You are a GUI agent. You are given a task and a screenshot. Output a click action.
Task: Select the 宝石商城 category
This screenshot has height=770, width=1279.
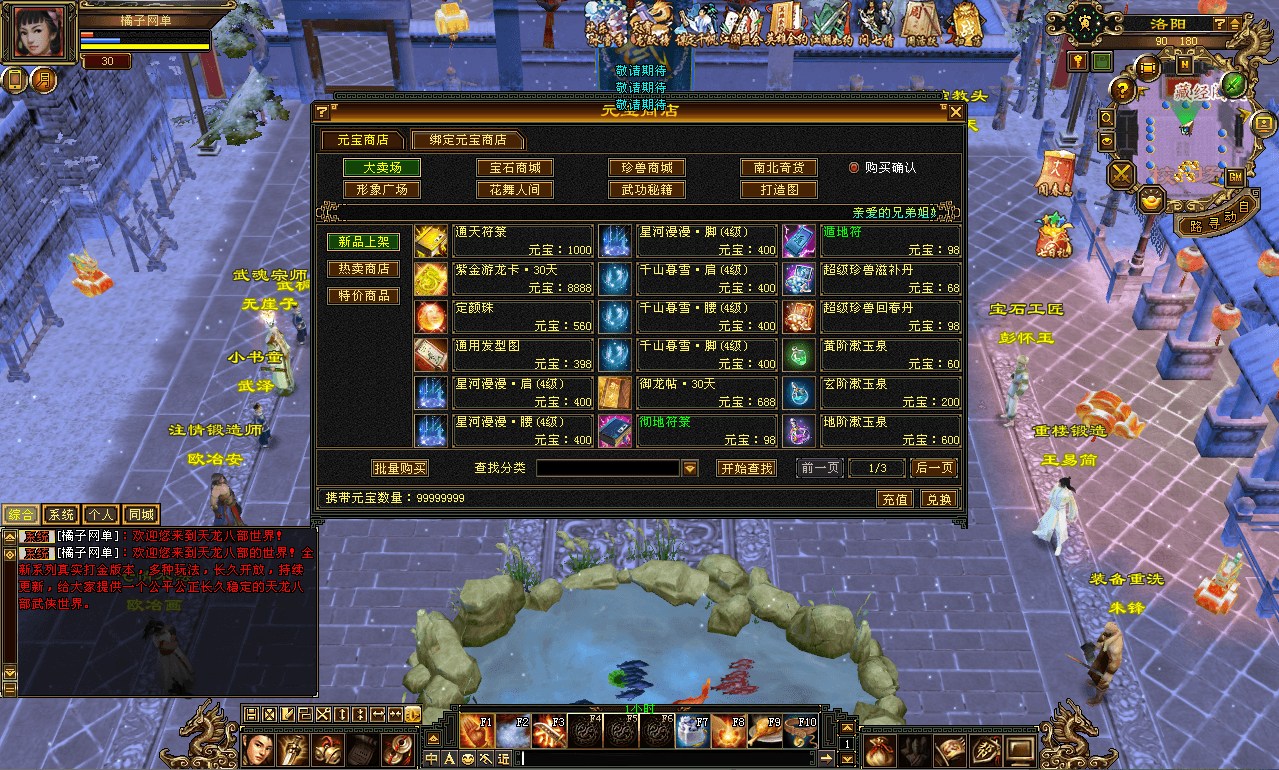(515, 168)
